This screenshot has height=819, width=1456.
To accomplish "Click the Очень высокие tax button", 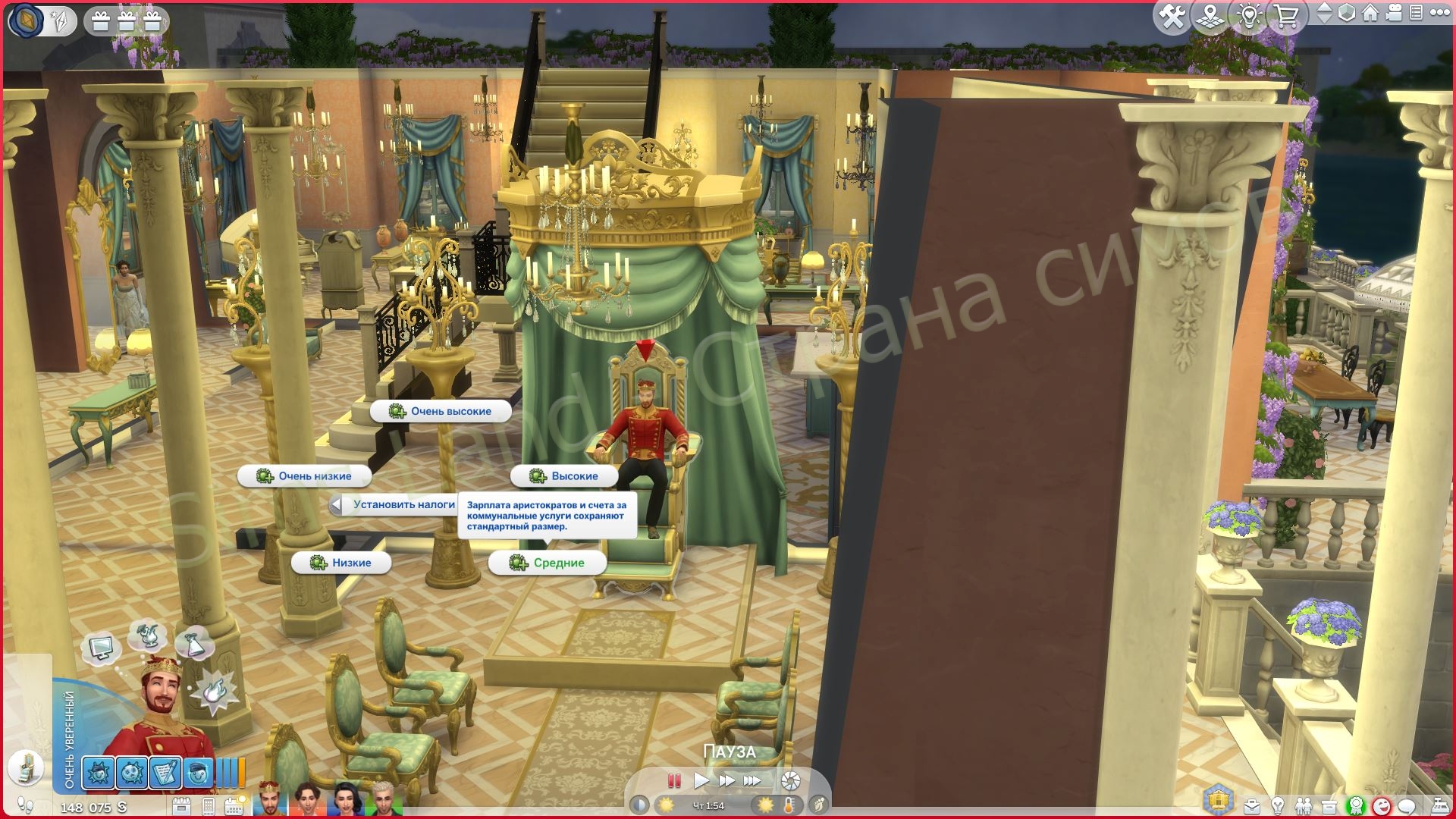I will (440, 410).
